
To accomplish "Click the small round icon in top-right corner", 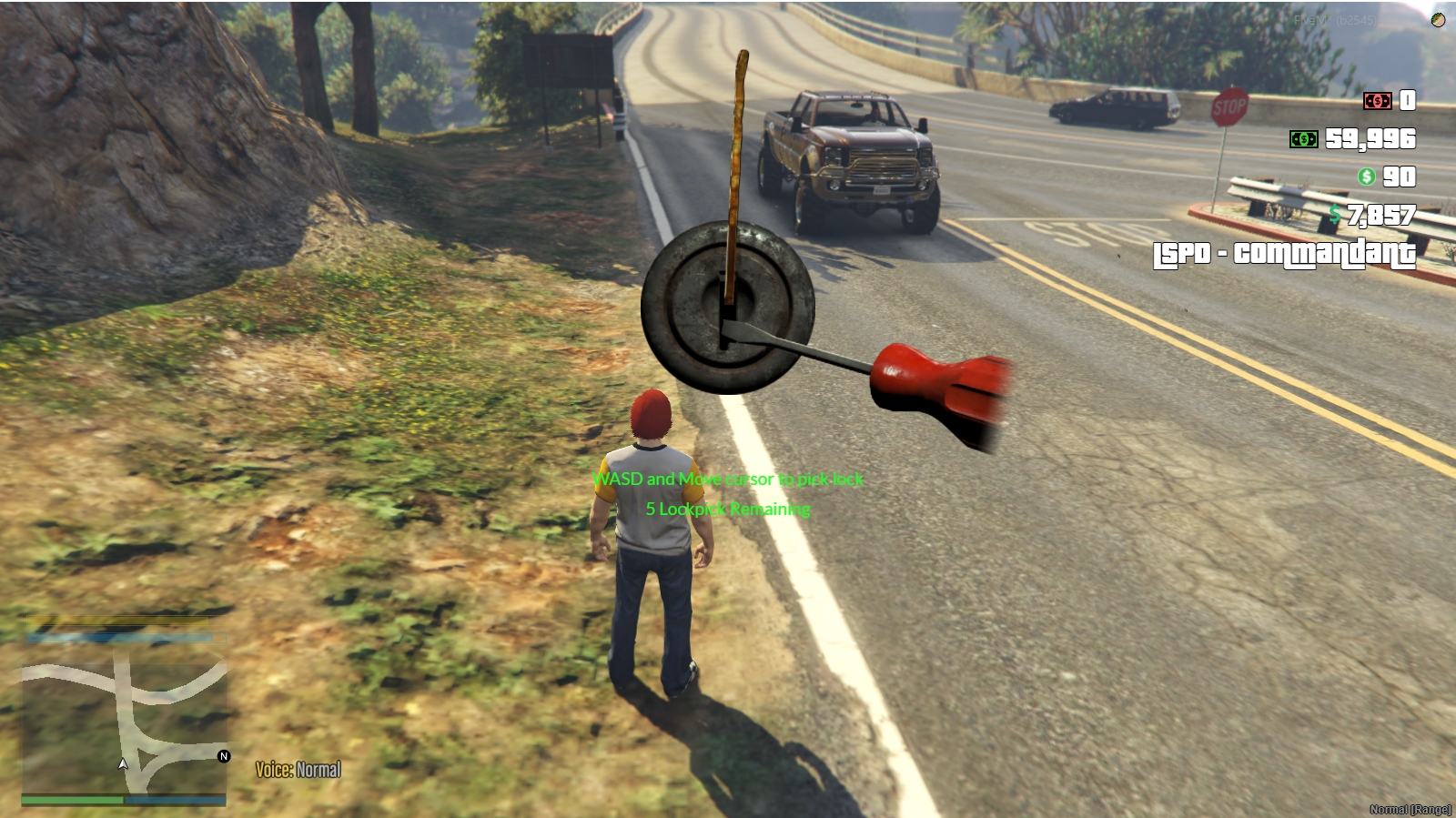I will (1438, 20).
